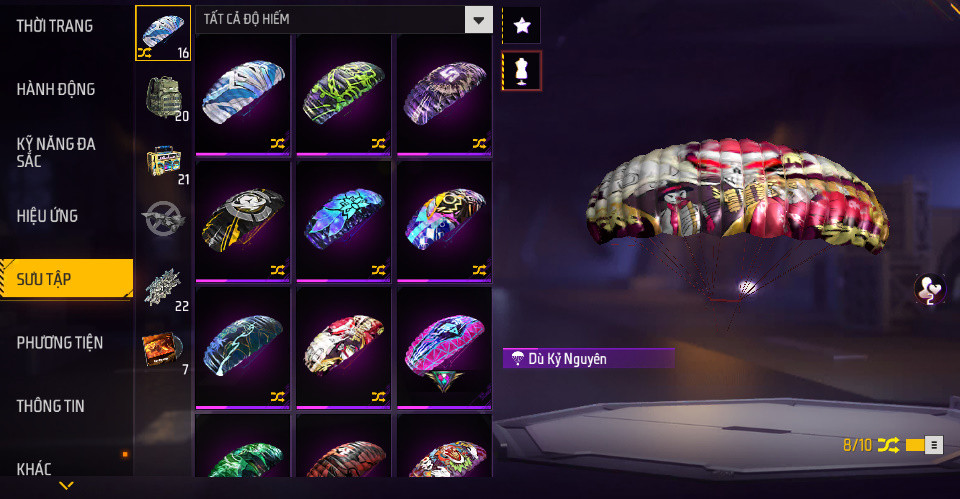Open the Kỹ Năng Đa Sắc menu
960x499 pixels.
pos(56,152)
